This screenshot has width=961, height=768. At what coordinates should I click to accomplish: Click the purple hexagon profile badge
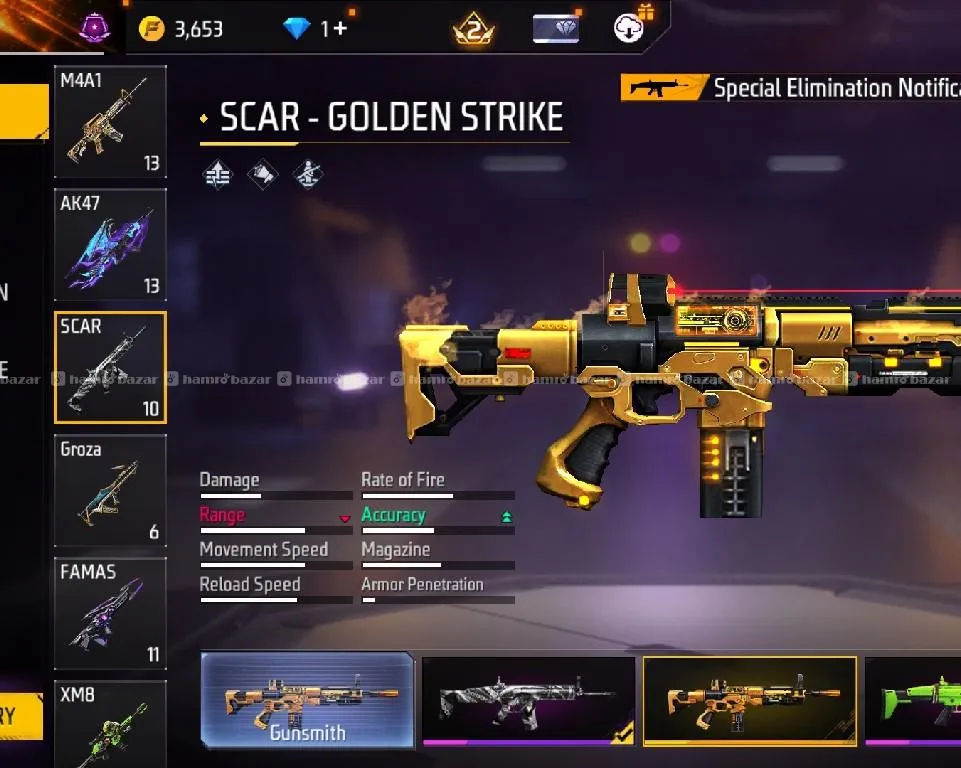point(94,26)
